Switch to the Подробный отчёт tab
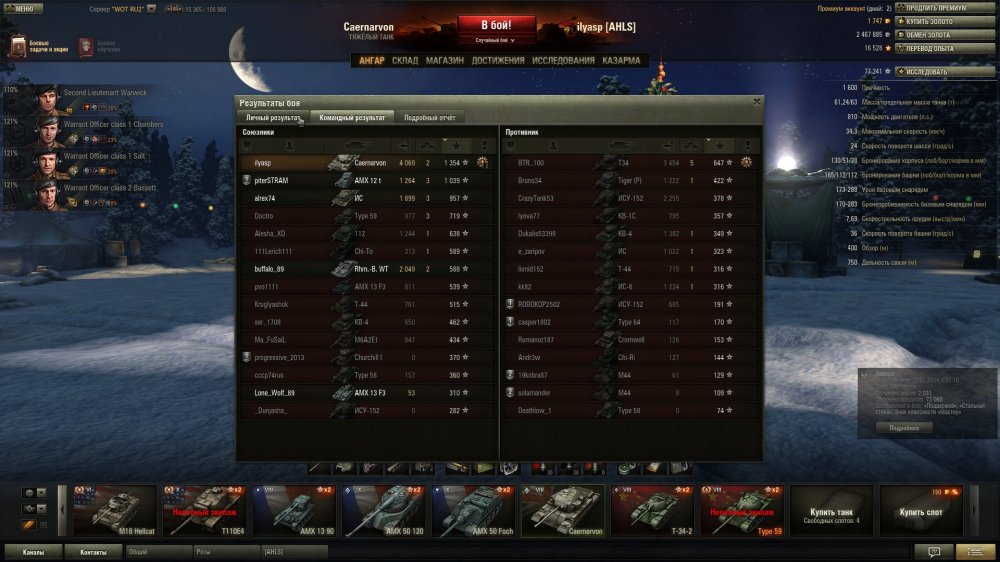This screenshot has height=562, width=1000. click(x=430, y=117)
